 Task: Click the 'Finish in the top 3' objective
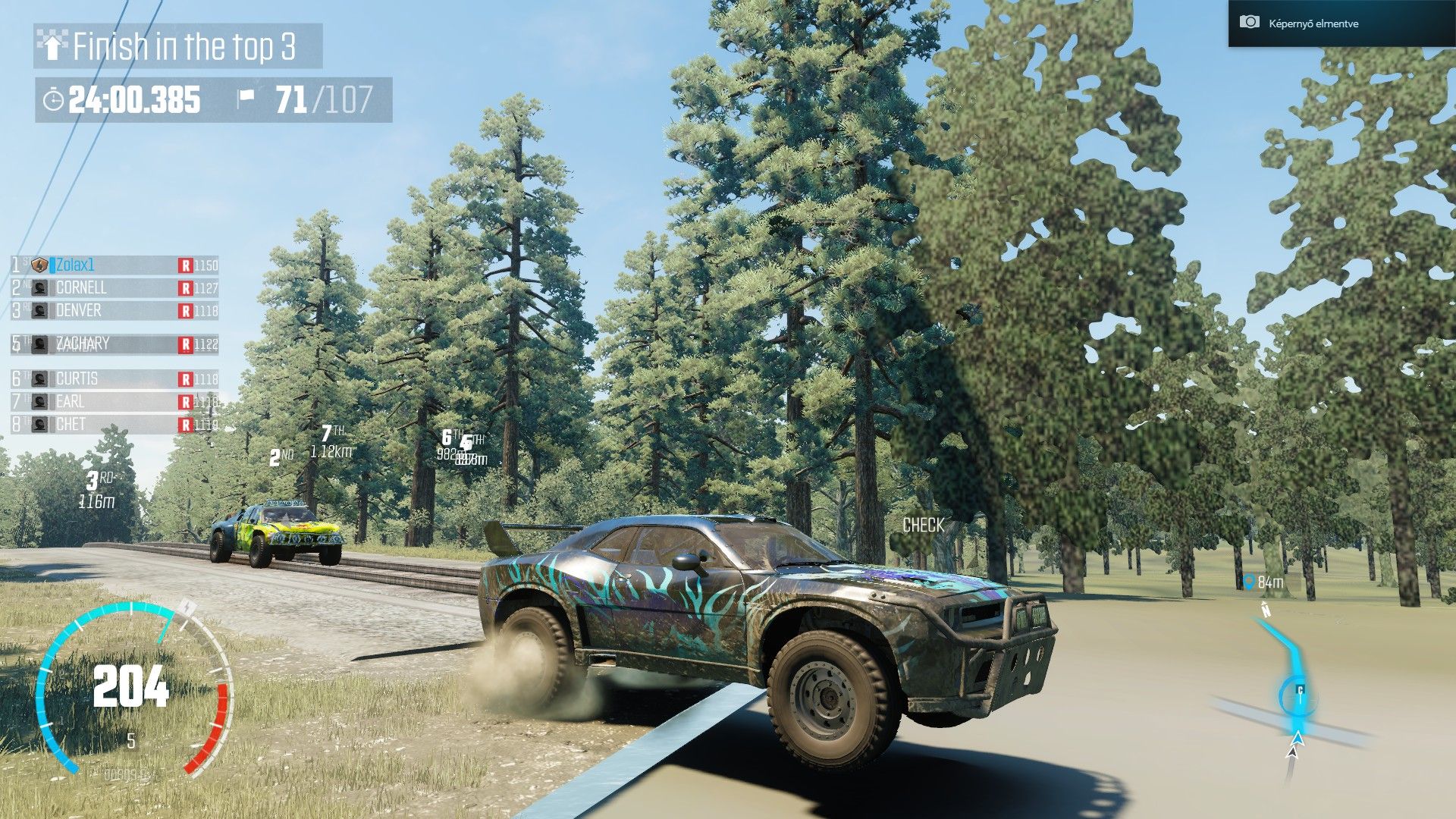[178, 46]
